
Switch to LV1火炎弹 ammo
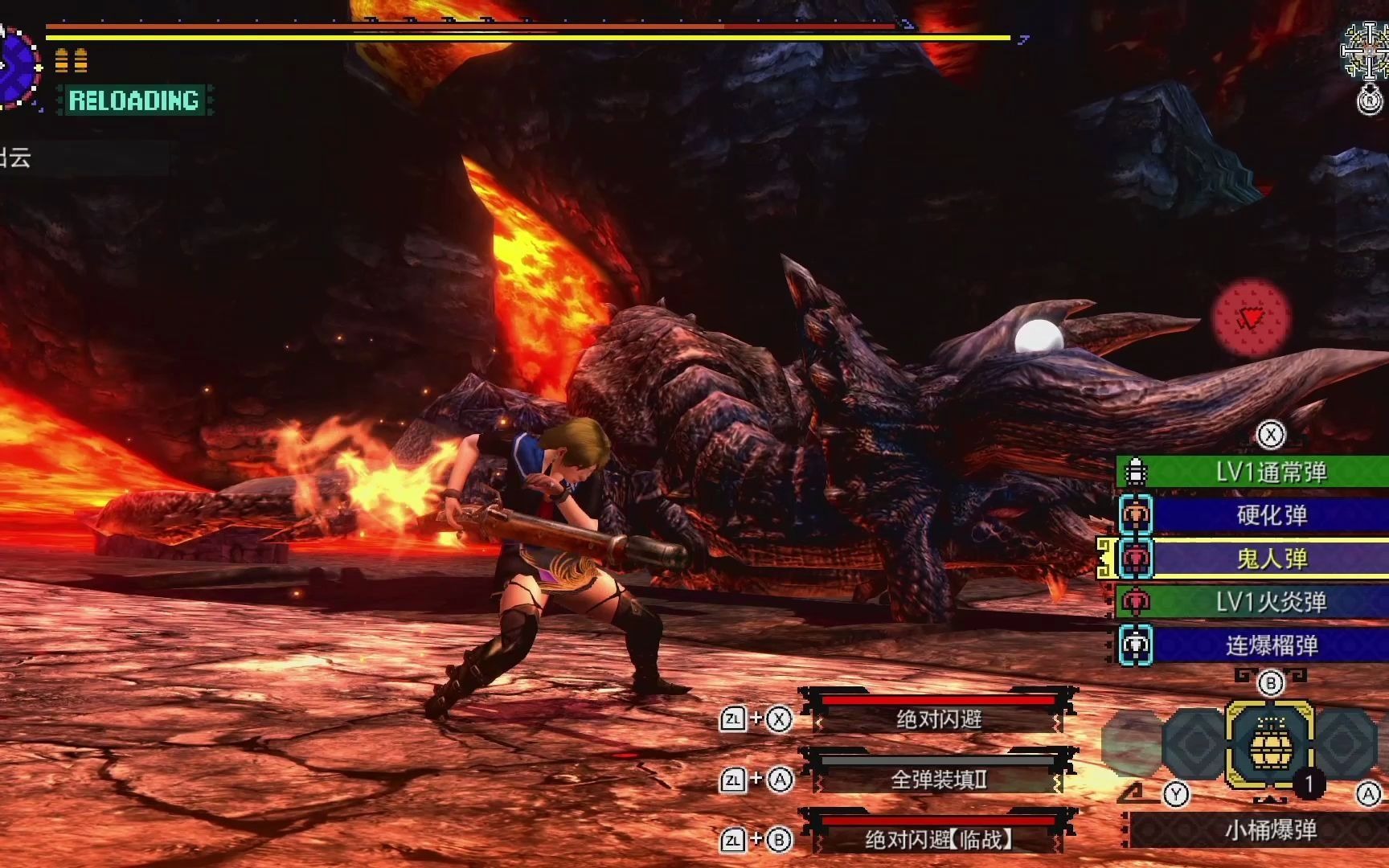[1270, 602]
